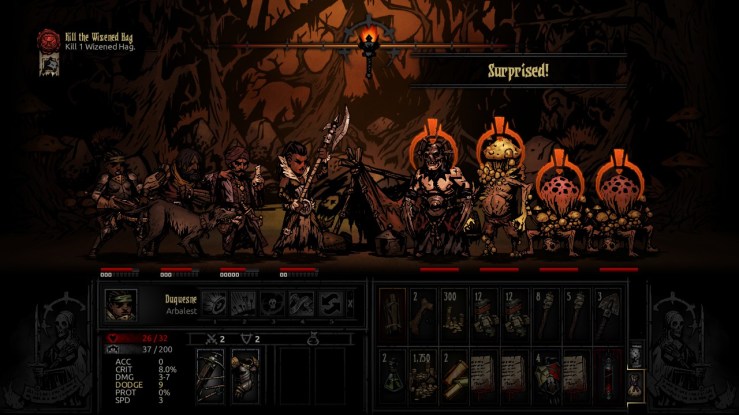739x415 pixels.
Task: Pass the turn with the X button
Action: click(x=349, y=304)
